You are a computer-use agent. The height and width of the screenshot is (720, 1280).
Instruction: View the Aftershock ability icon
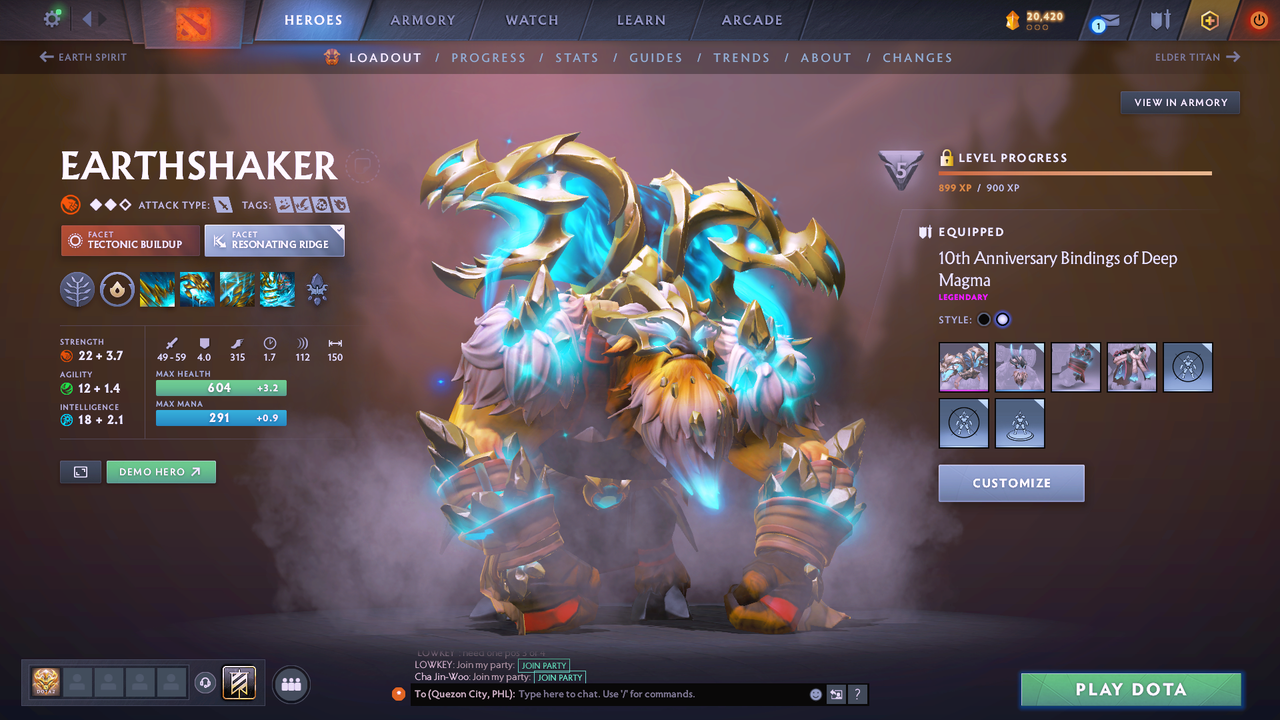point(236,289)
